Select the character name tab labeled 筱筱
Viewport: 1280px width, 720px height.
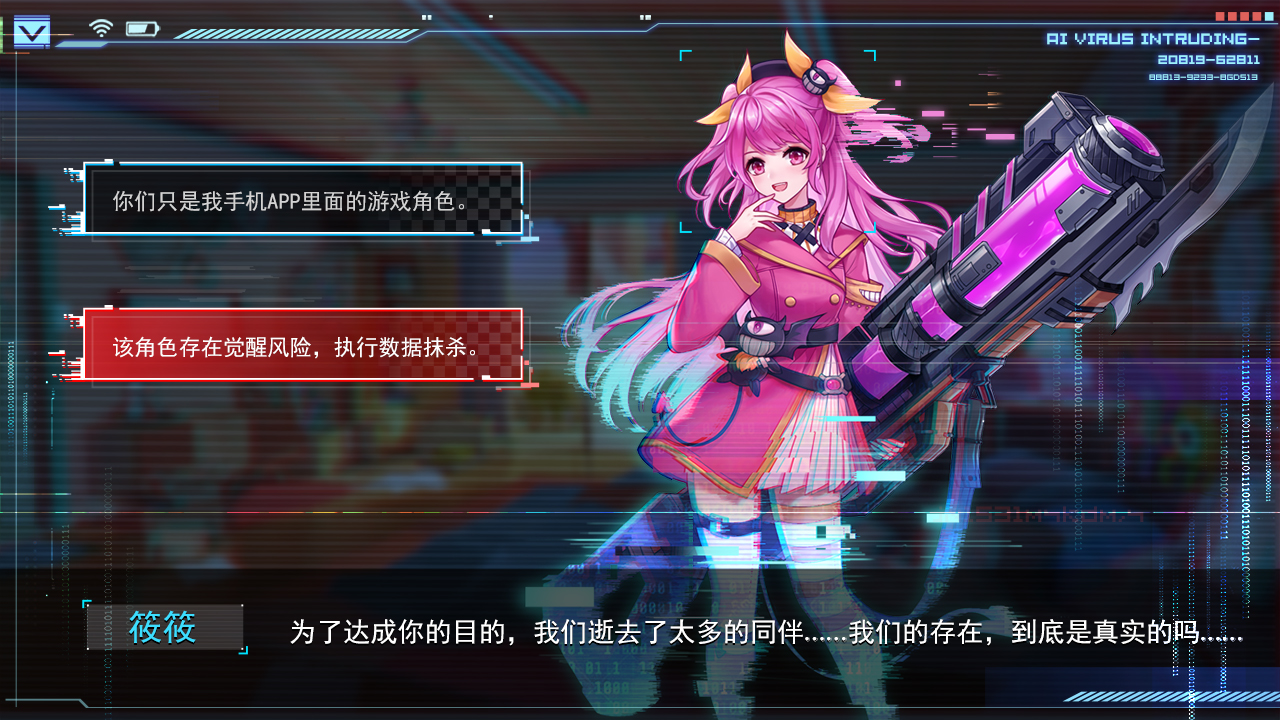pos(166,625)
